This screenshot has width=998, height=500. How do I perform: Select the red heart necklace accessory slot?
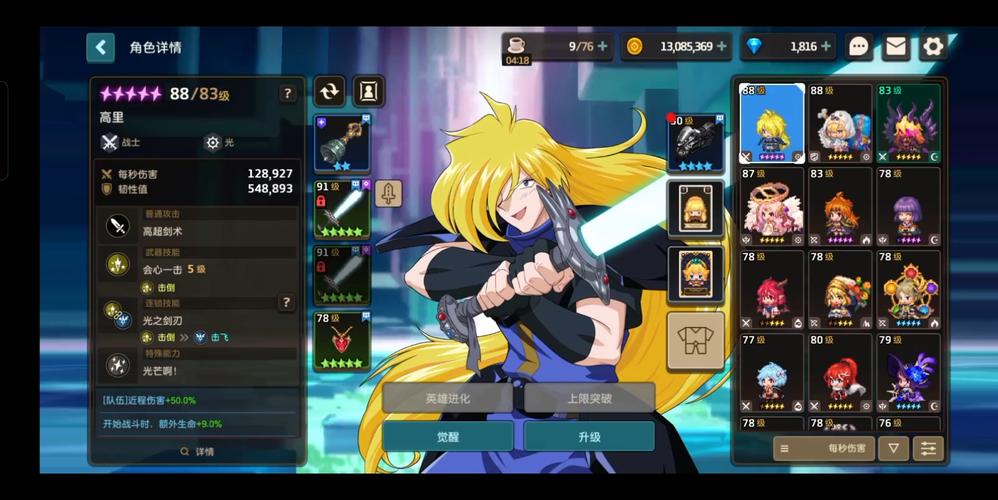coord(342,341)
